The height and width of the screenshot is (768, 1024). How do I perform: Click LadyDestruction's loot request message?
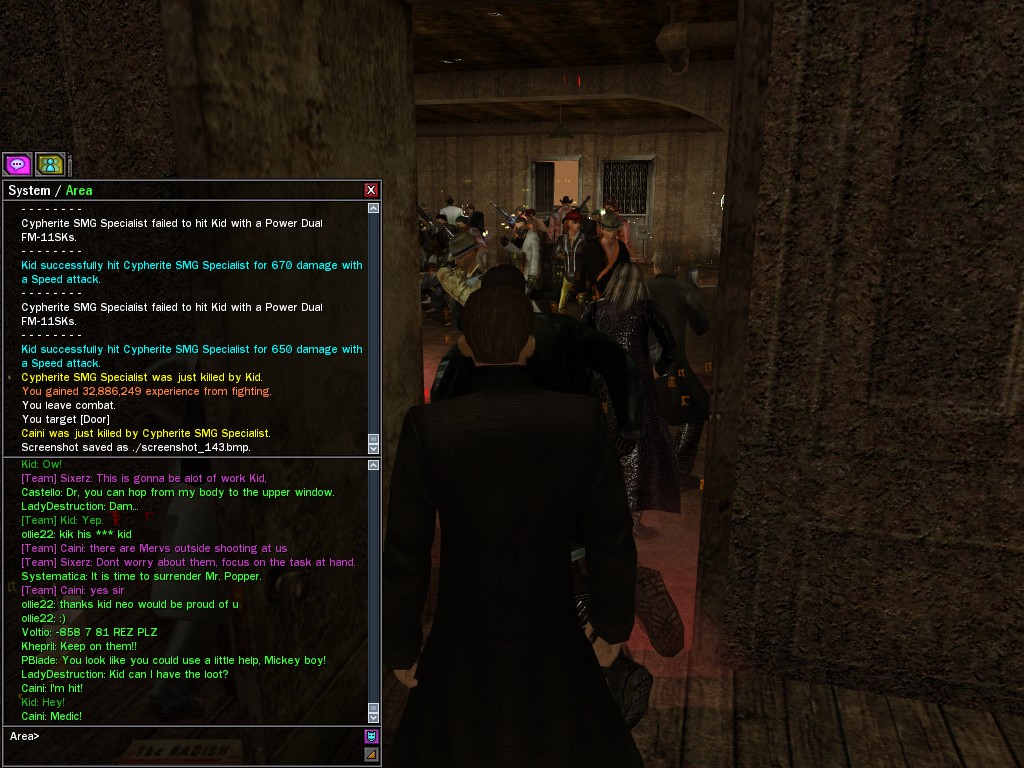pyautogui.click(x=125, y=674)
